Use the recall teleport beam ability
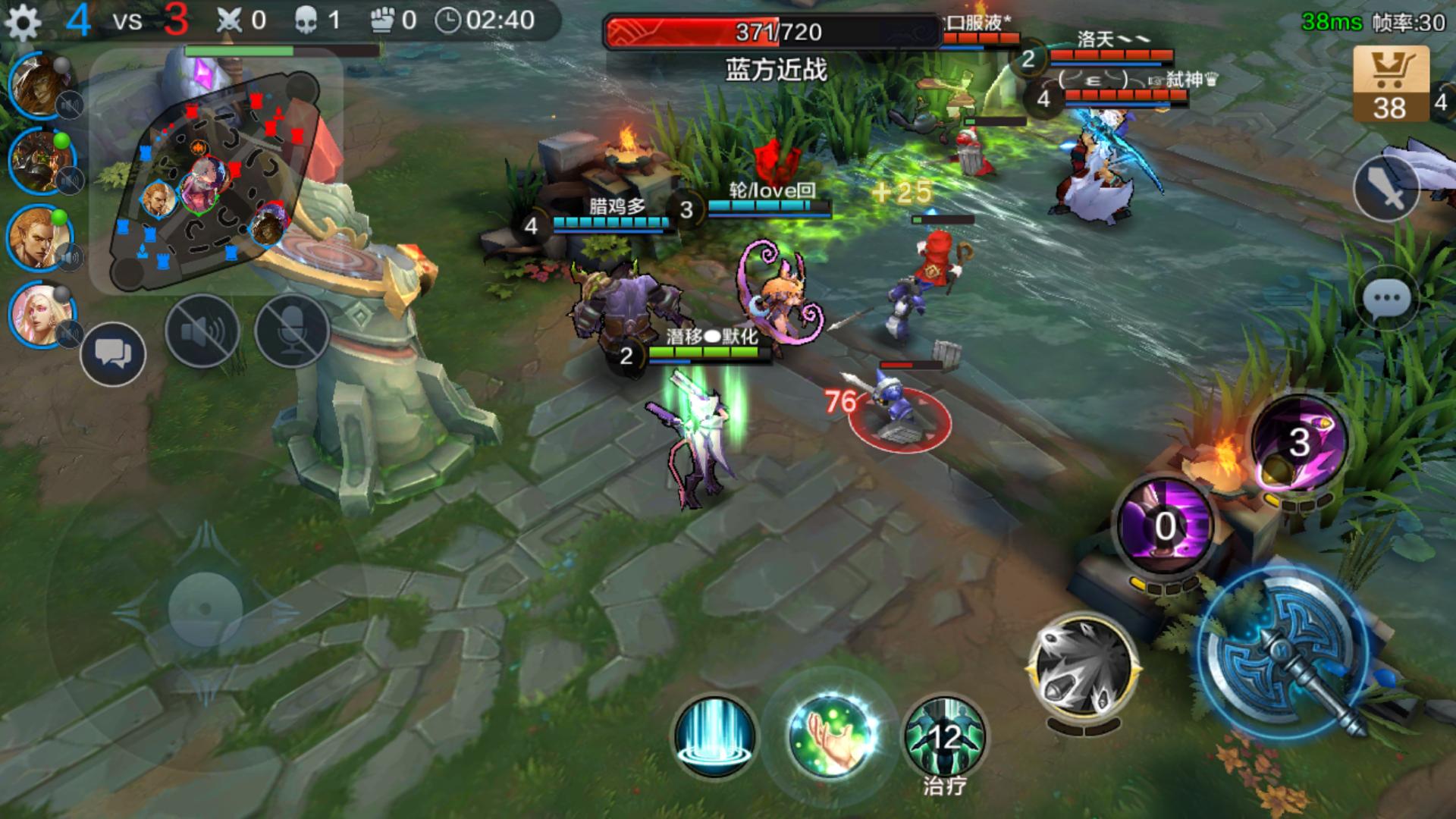The height and width of the screenshot is (819, 1456). 714,736
